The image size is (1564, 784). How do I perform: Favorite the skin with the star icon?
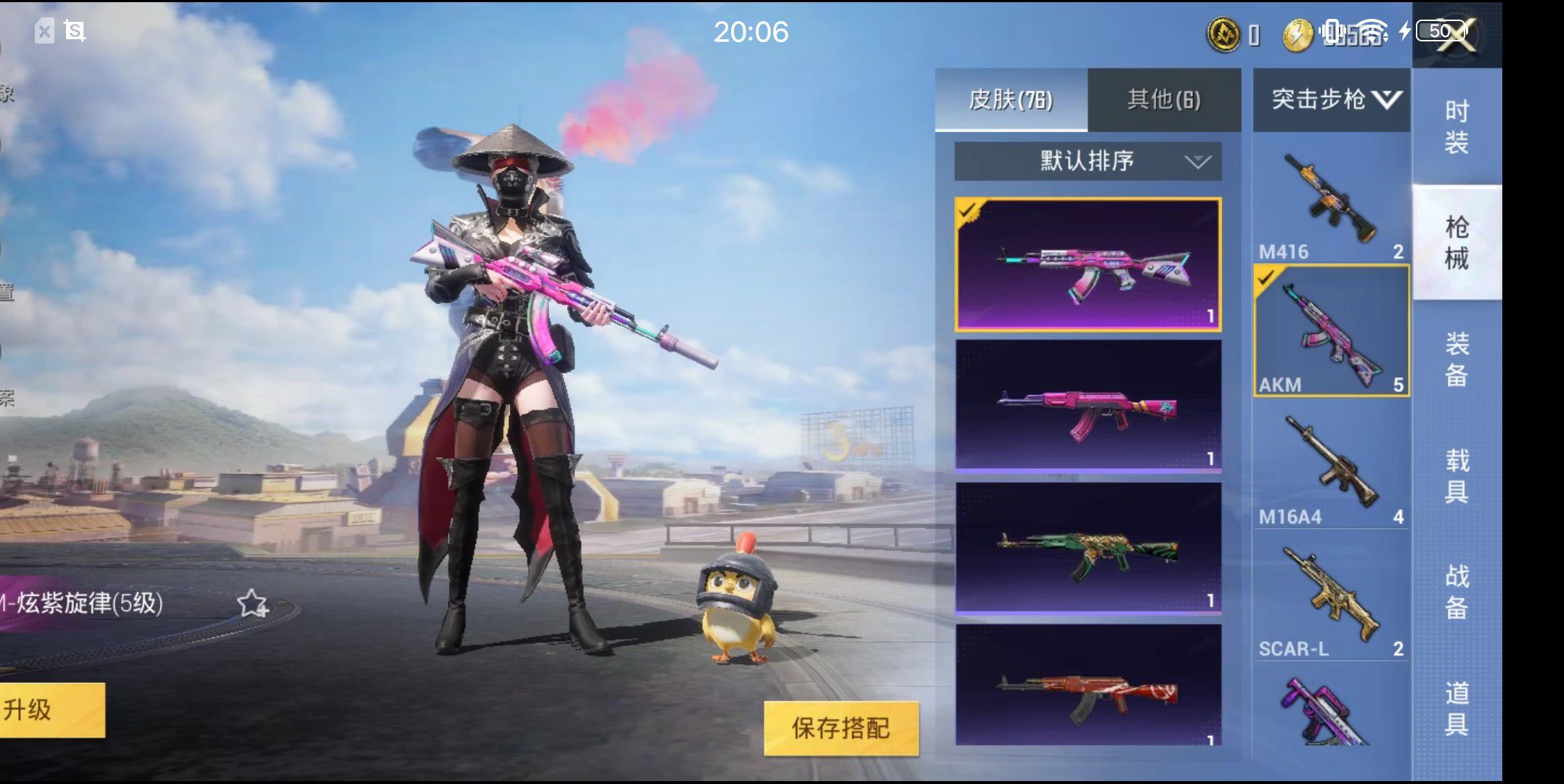[253, 603]
